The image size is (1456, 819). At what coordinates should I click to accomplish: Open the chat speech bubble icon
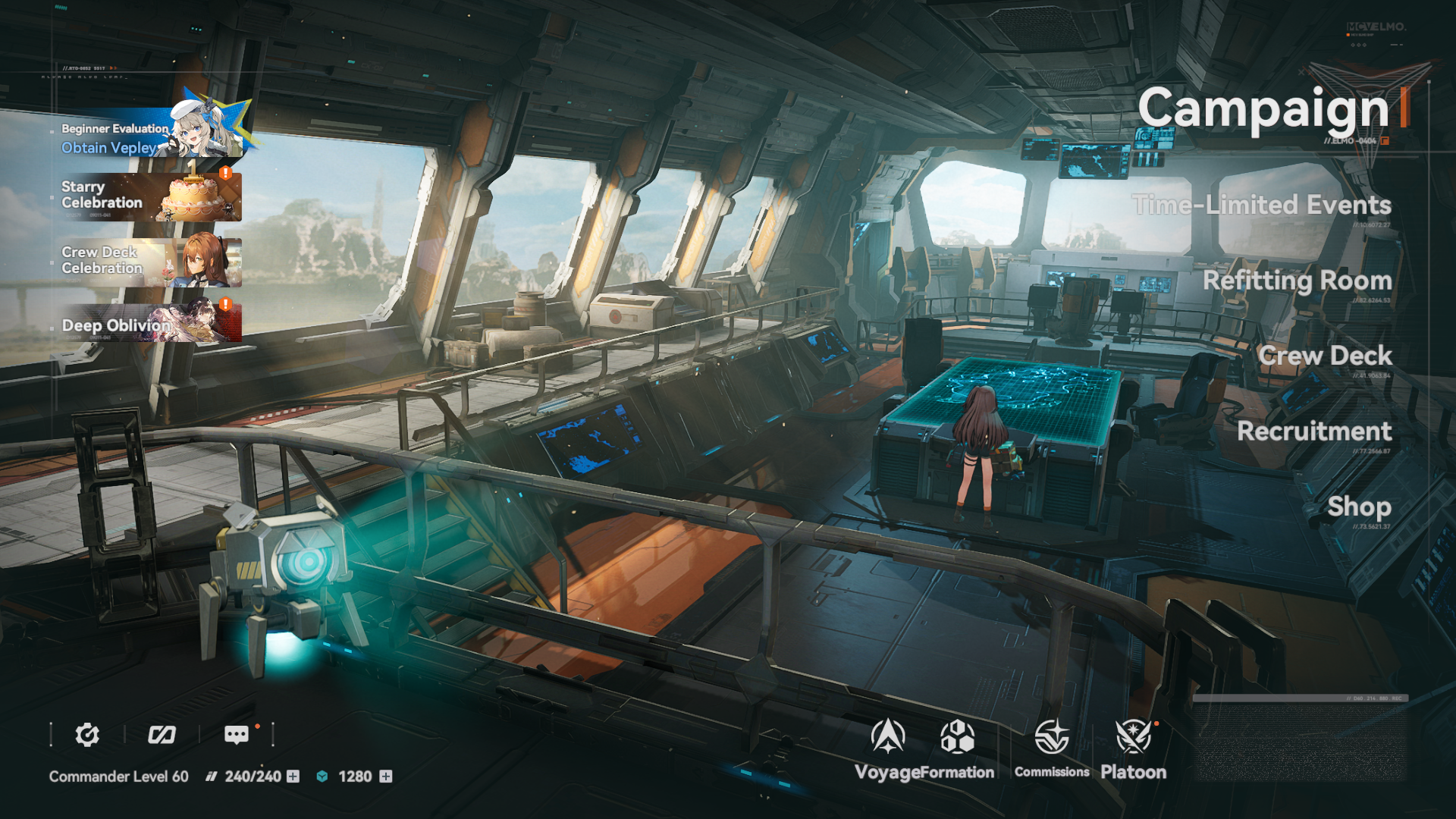[x=236, y=735]
